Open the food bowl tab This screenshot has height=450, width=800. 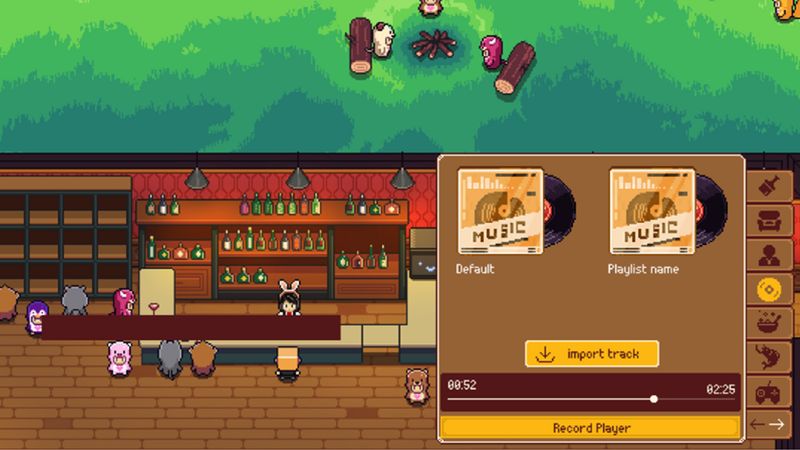(x=771, y=323)
